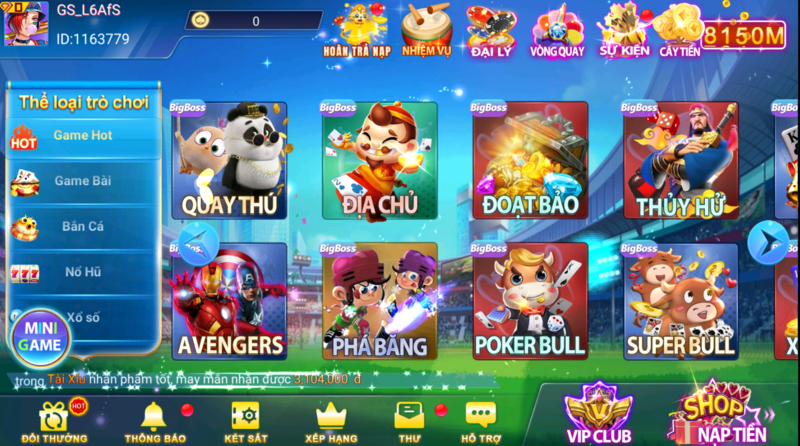
Task: Select the Game Hot category
Action: pos(83,136)
